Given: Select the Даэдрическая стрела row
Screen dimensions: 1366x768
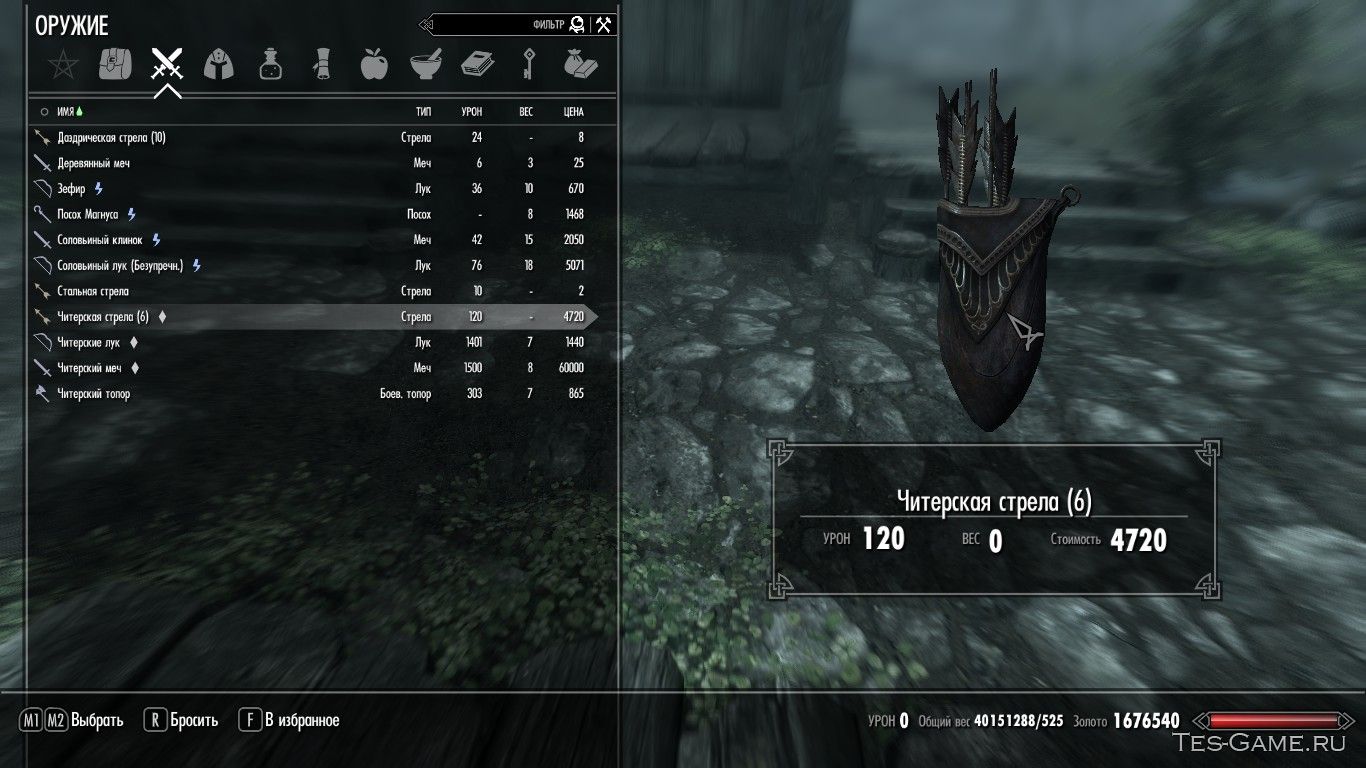Looking at the screenshot, I should click(x=111, y=138).
